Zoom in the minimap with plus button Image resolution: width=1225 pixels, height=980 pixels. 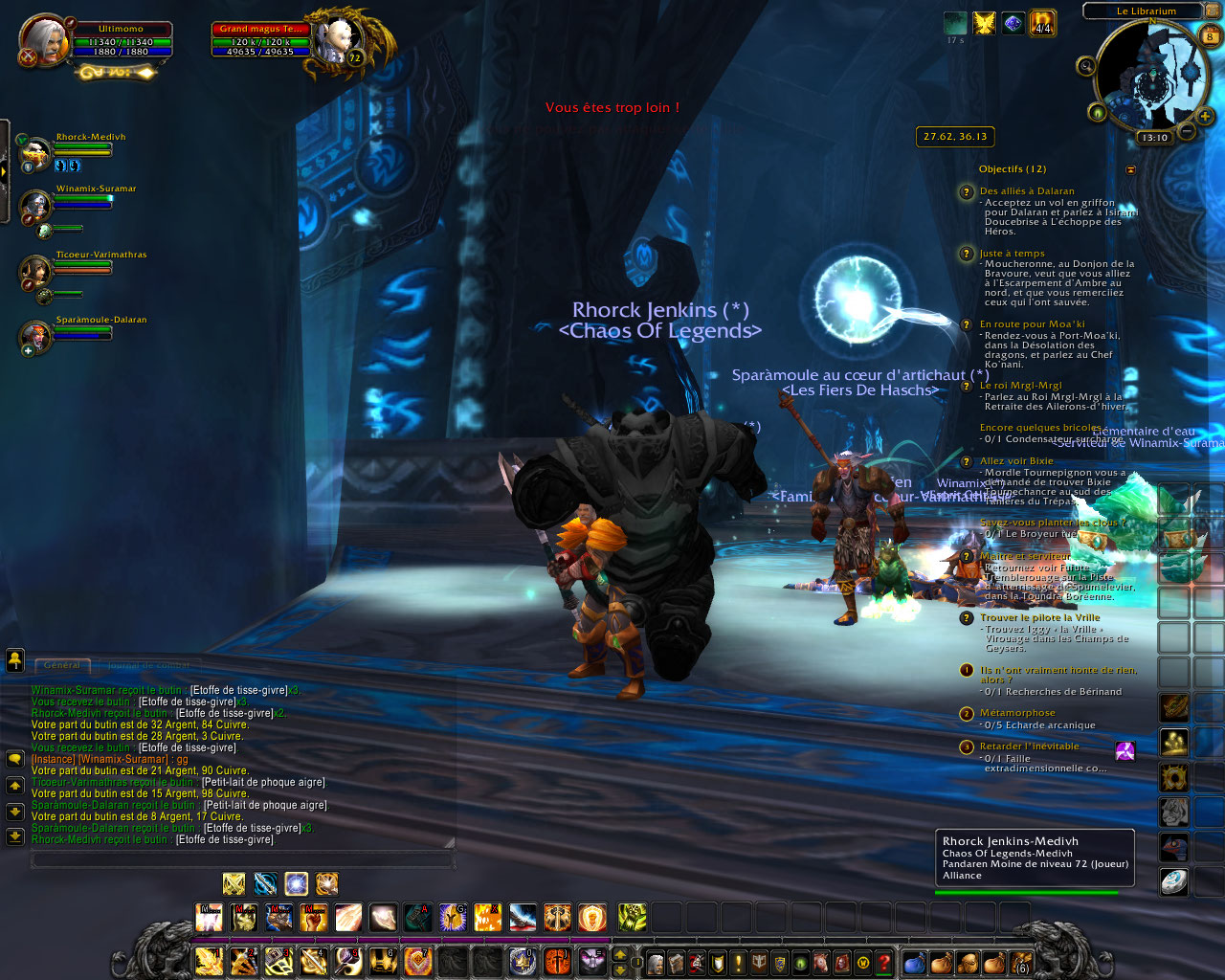(1204, 117)
